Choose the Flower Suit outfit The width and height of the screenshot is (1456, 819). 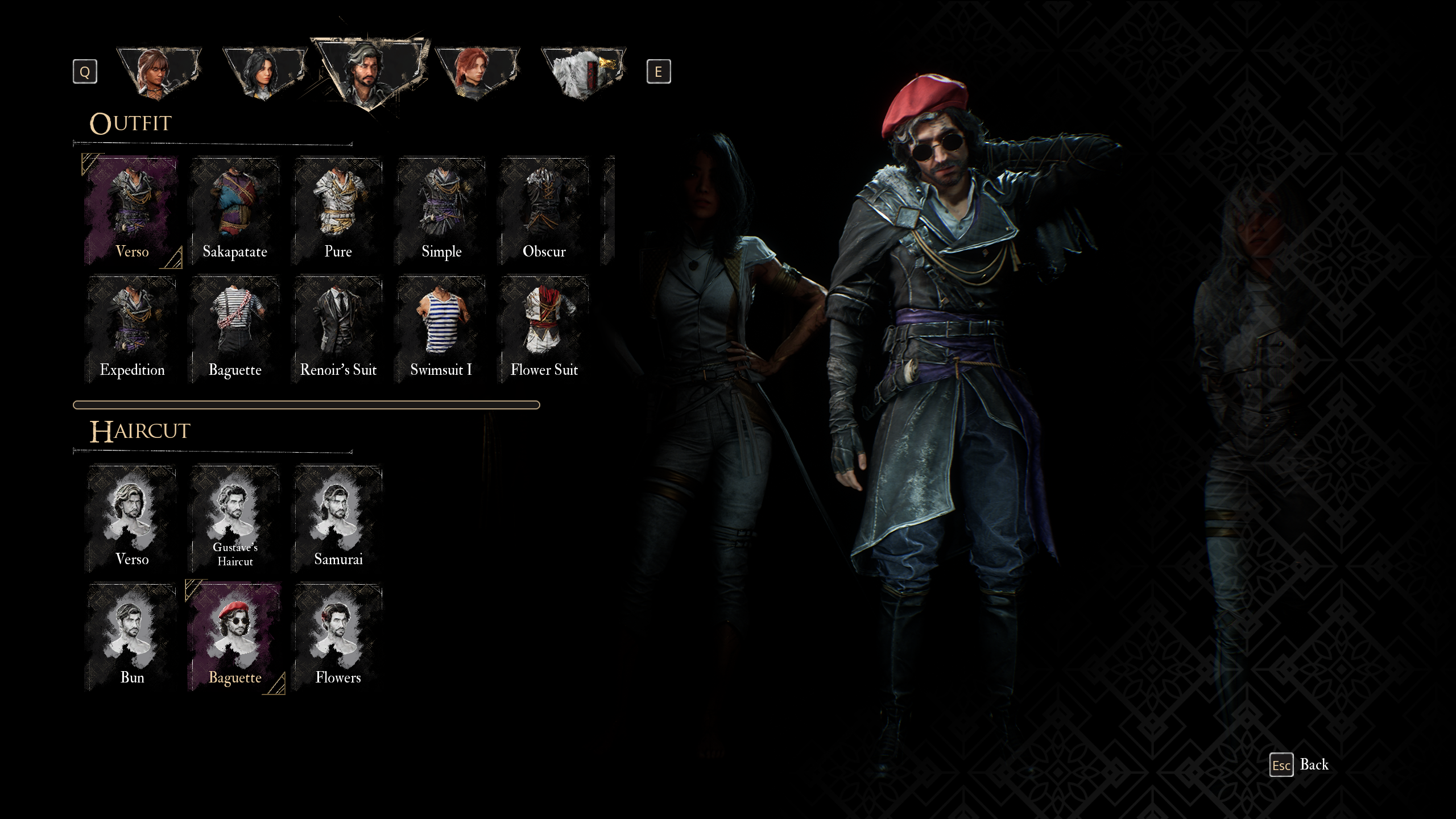[544, 329]
